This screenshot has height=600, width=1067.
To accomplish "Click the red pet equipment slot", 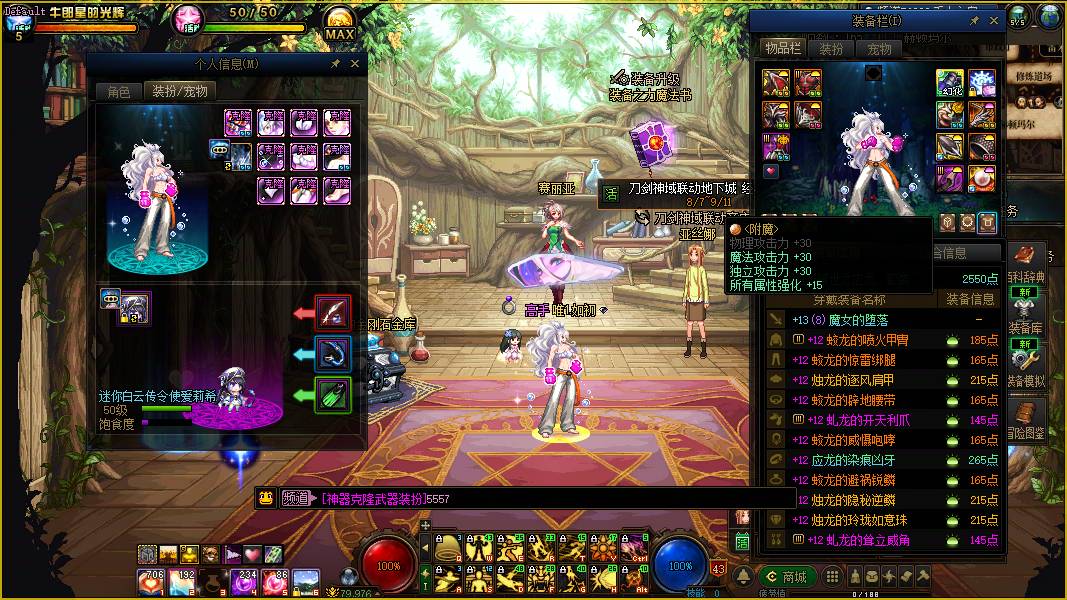I will click(x=333, y=313).
